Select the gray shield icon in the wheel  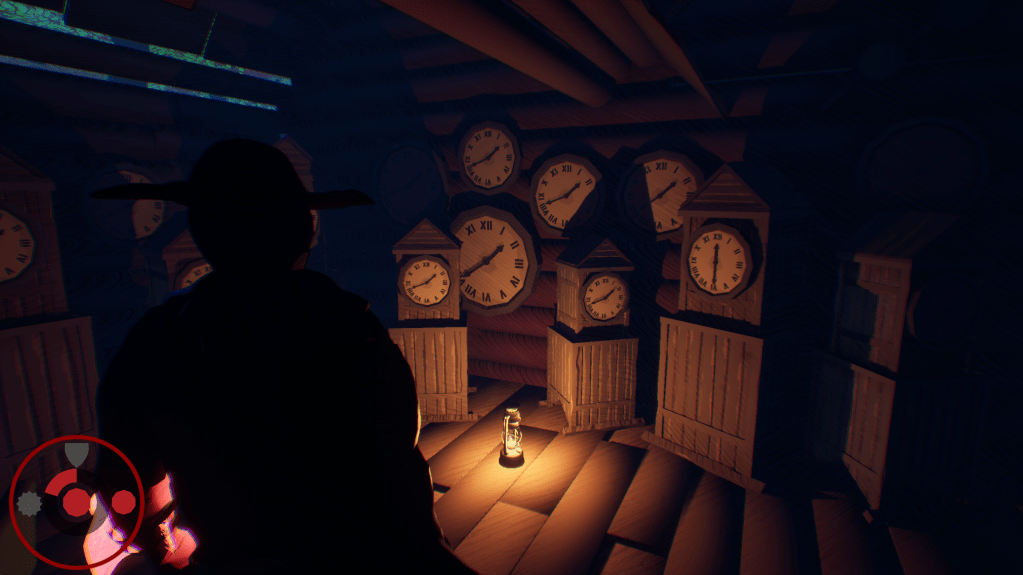[76, 455]
